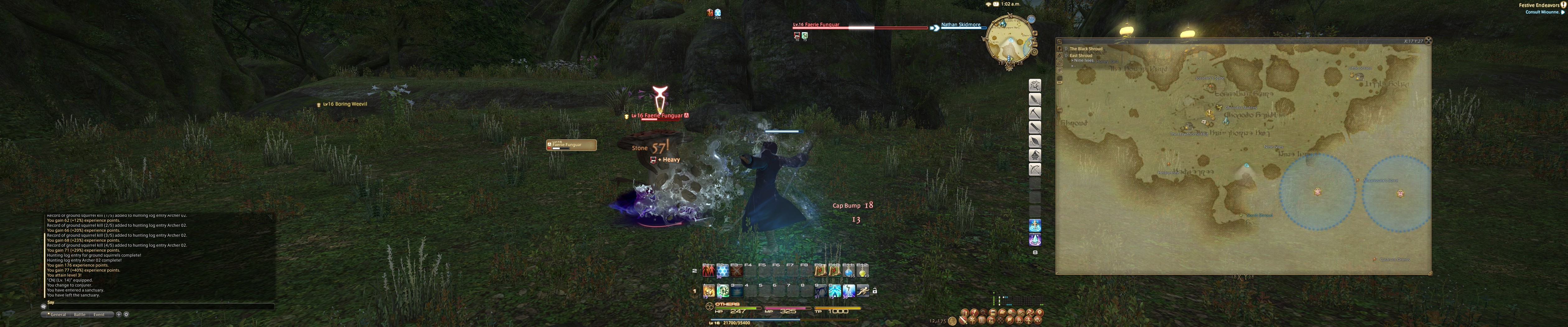
Task: Toggle the hotbar lock padlock
Action: [x=875, y=291]
